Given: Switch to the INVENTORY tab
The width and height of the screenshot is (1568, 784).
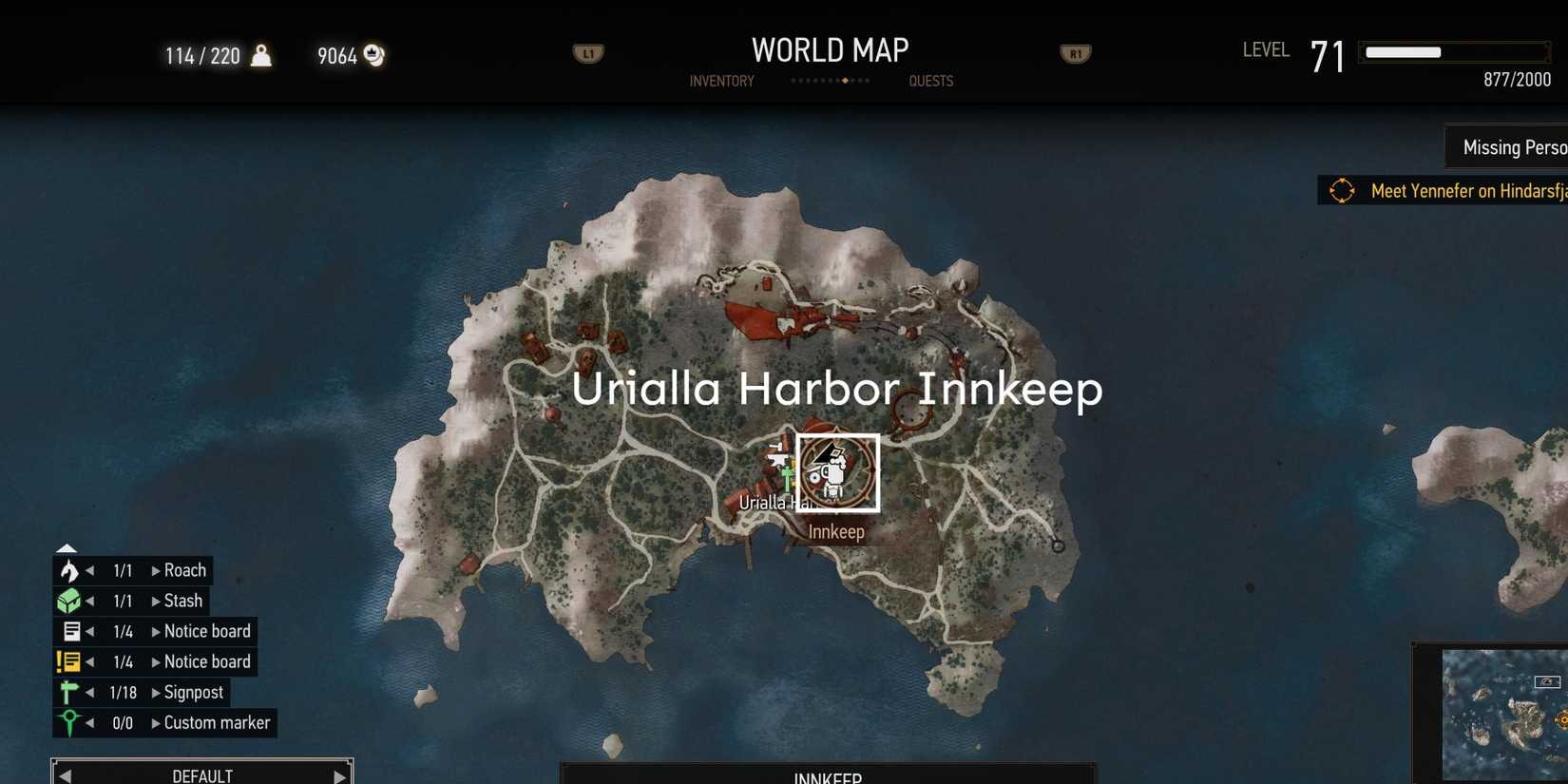Looking at the screenshot, I should tap(721, 81).
